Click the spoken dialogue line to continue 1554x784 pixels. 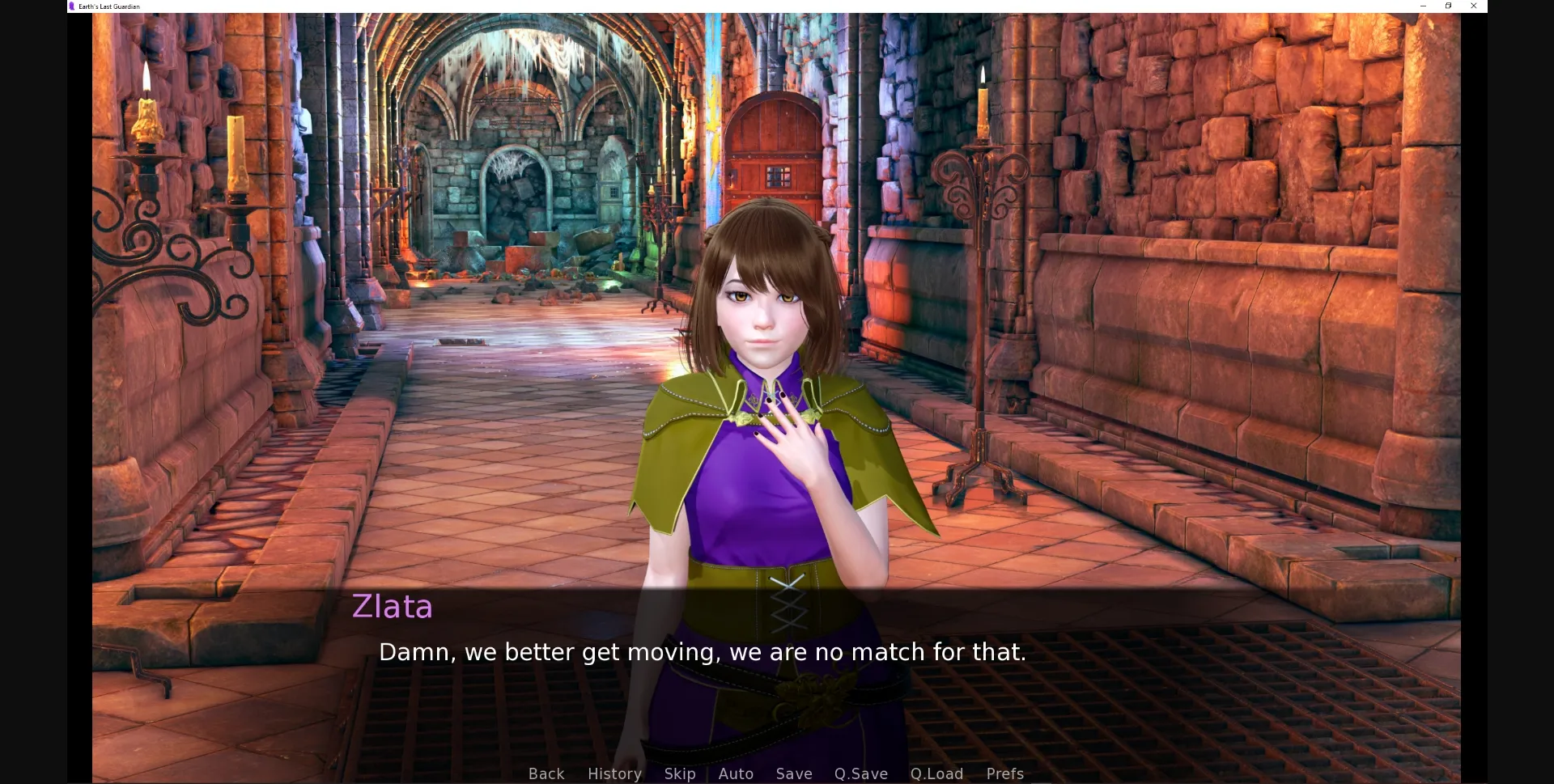tap(703, 651)
